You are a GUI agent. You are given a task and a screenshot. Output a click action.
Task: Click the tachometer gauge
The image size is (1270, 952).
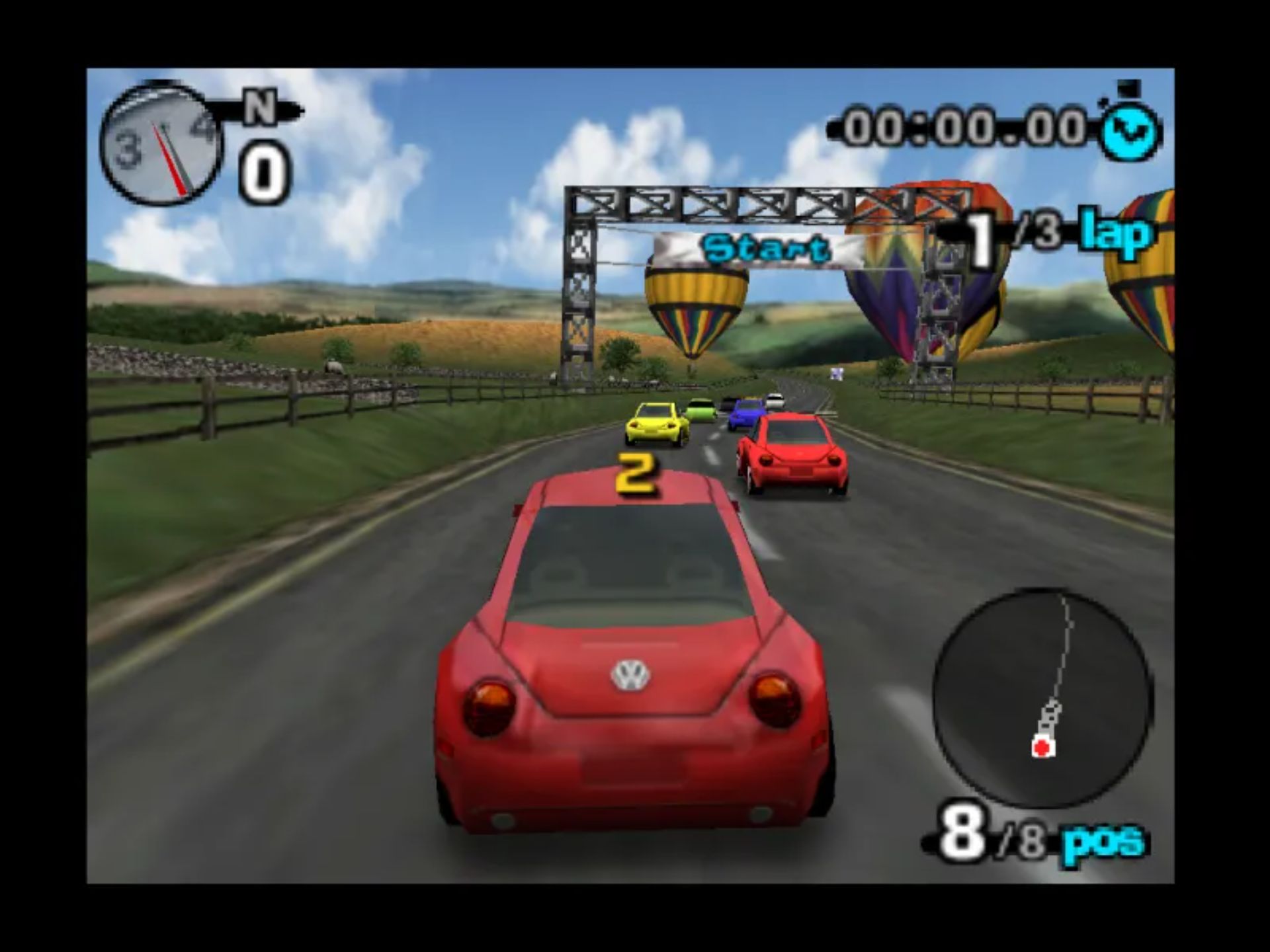pos(161,144)
